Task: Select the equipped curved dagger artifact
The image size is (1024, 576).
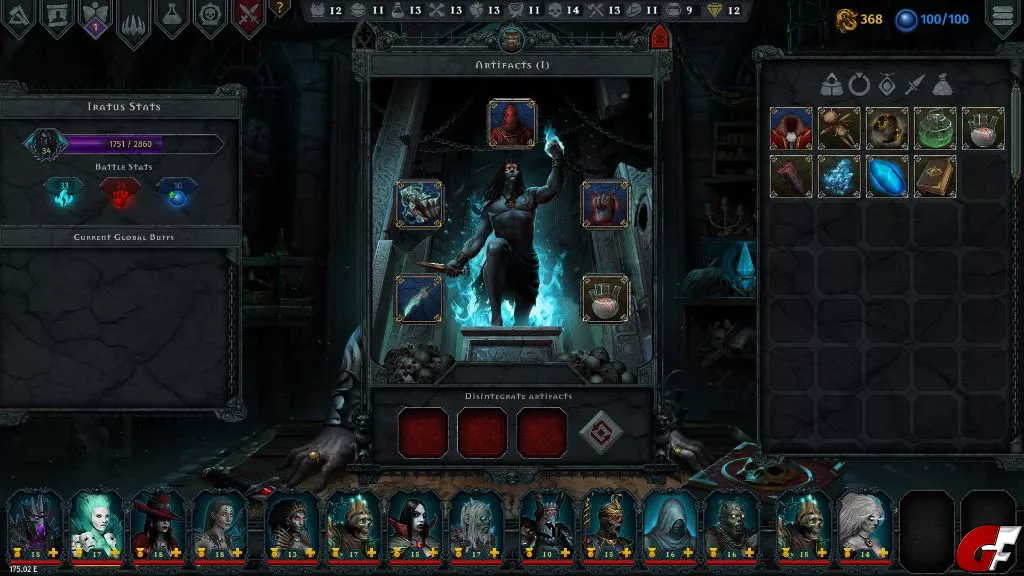Action: [419, 298]
